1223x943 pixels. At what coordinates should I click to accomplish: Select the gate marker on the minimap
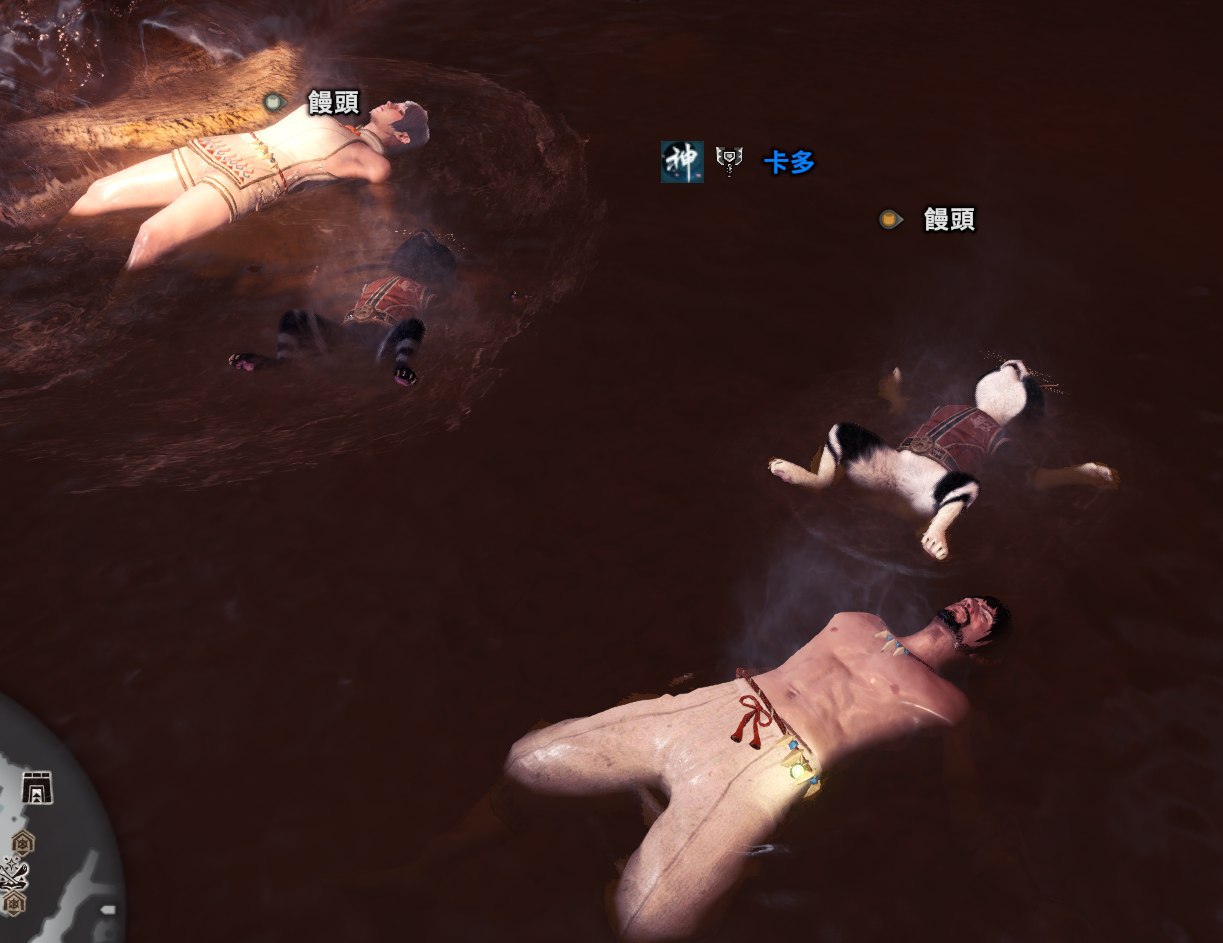click(x=37, y=787)
